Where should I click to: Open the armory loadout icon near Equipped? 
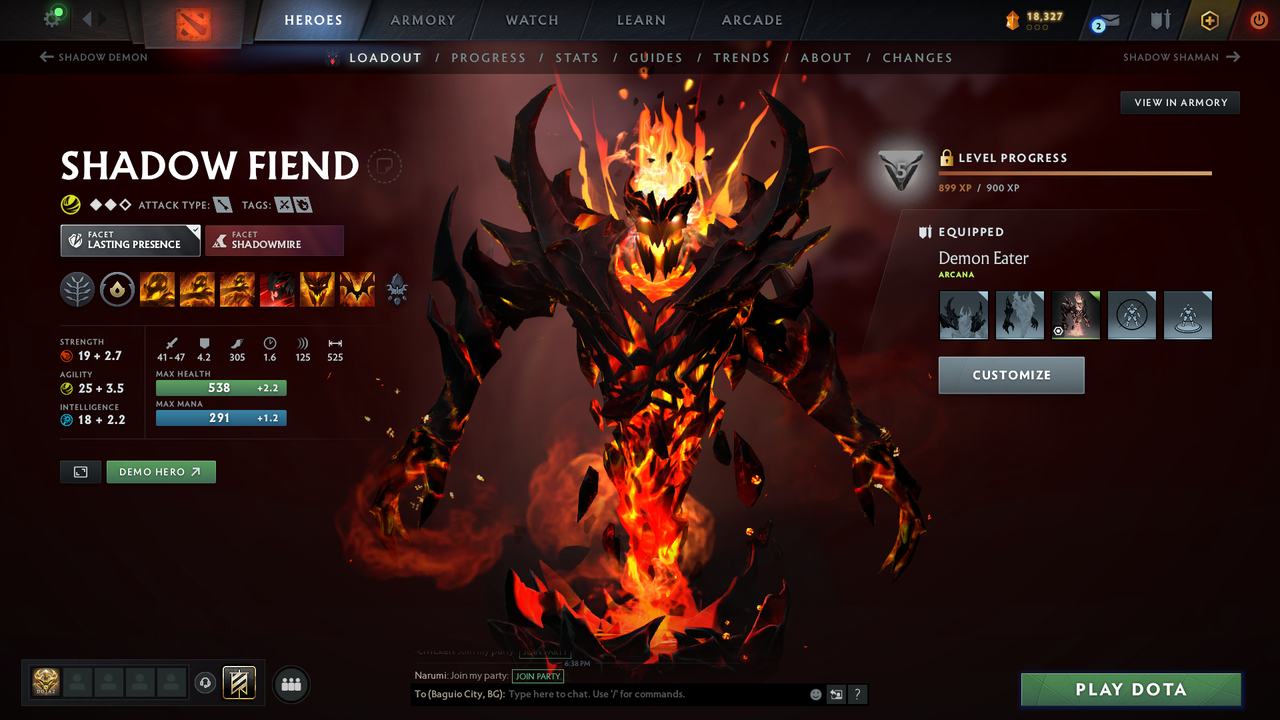click(923, 231)
